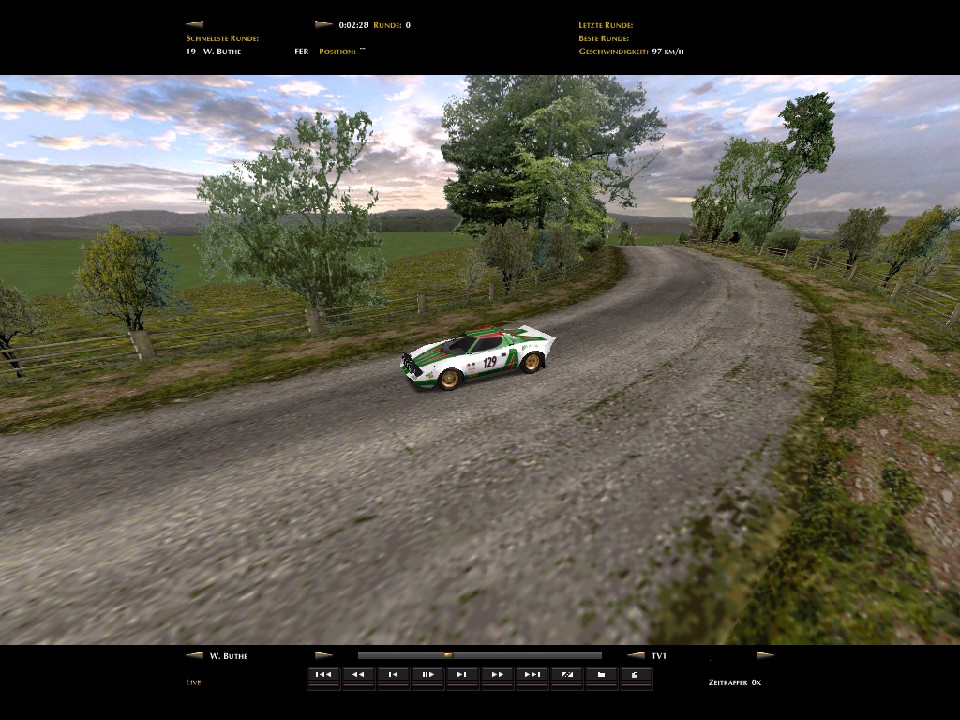Click the replay button right of the folder
The image size is (960, 720).
pyautogui.click(x=636, y=675)
